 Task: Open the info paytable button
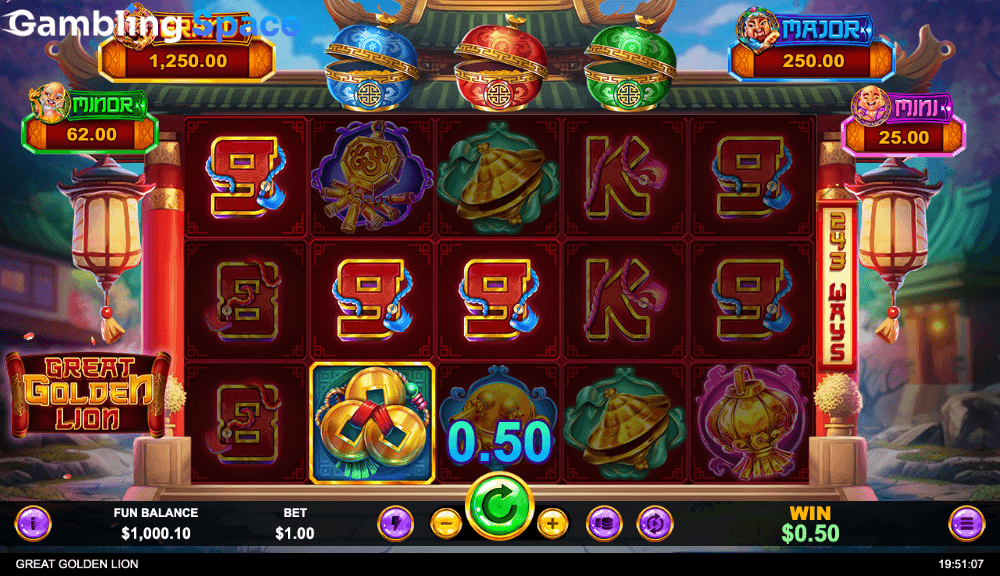32,522
